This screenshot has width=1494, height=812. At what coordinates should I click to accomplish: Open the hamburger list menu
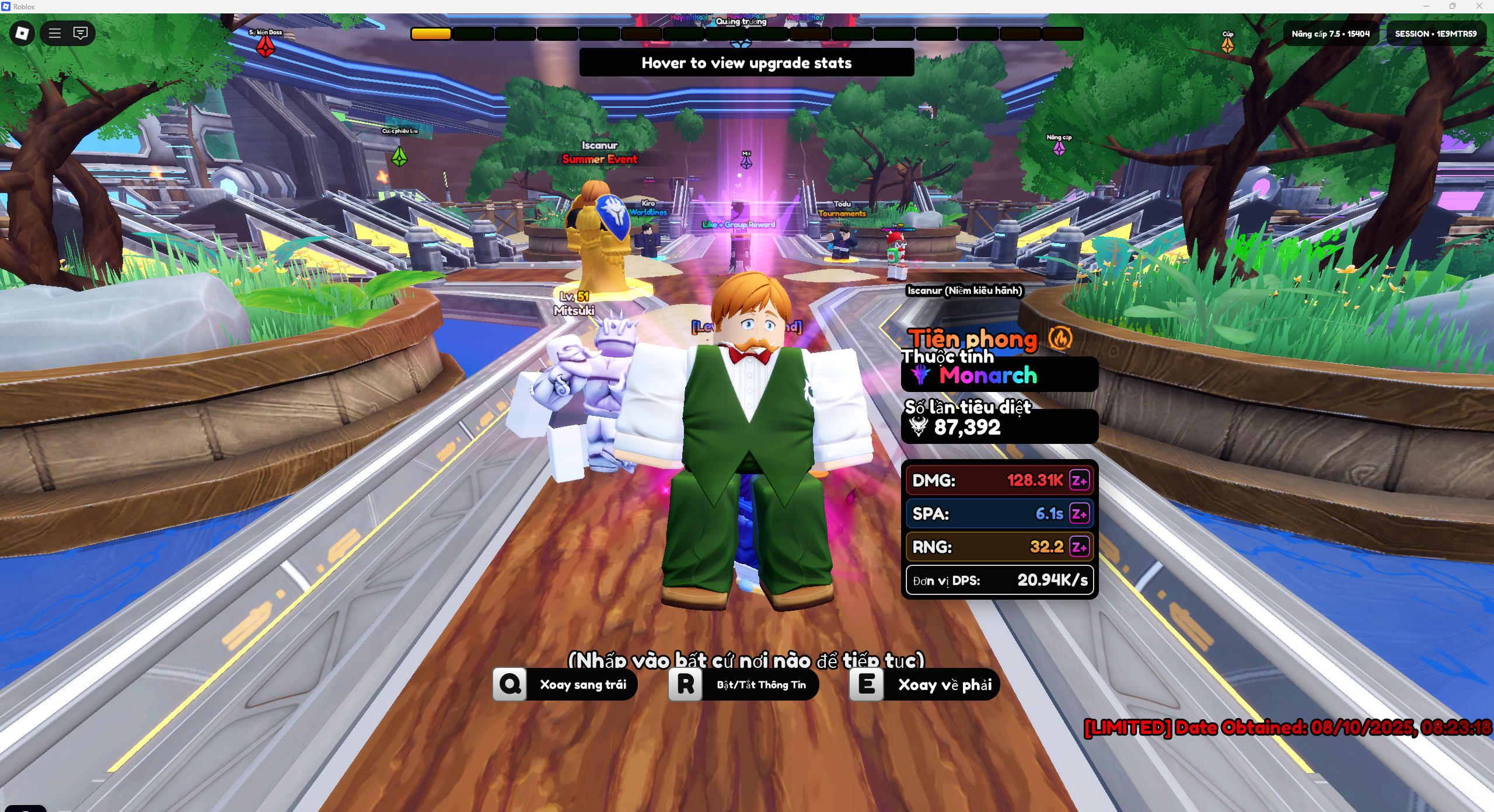pyautogui.click(x=55, y=33)
